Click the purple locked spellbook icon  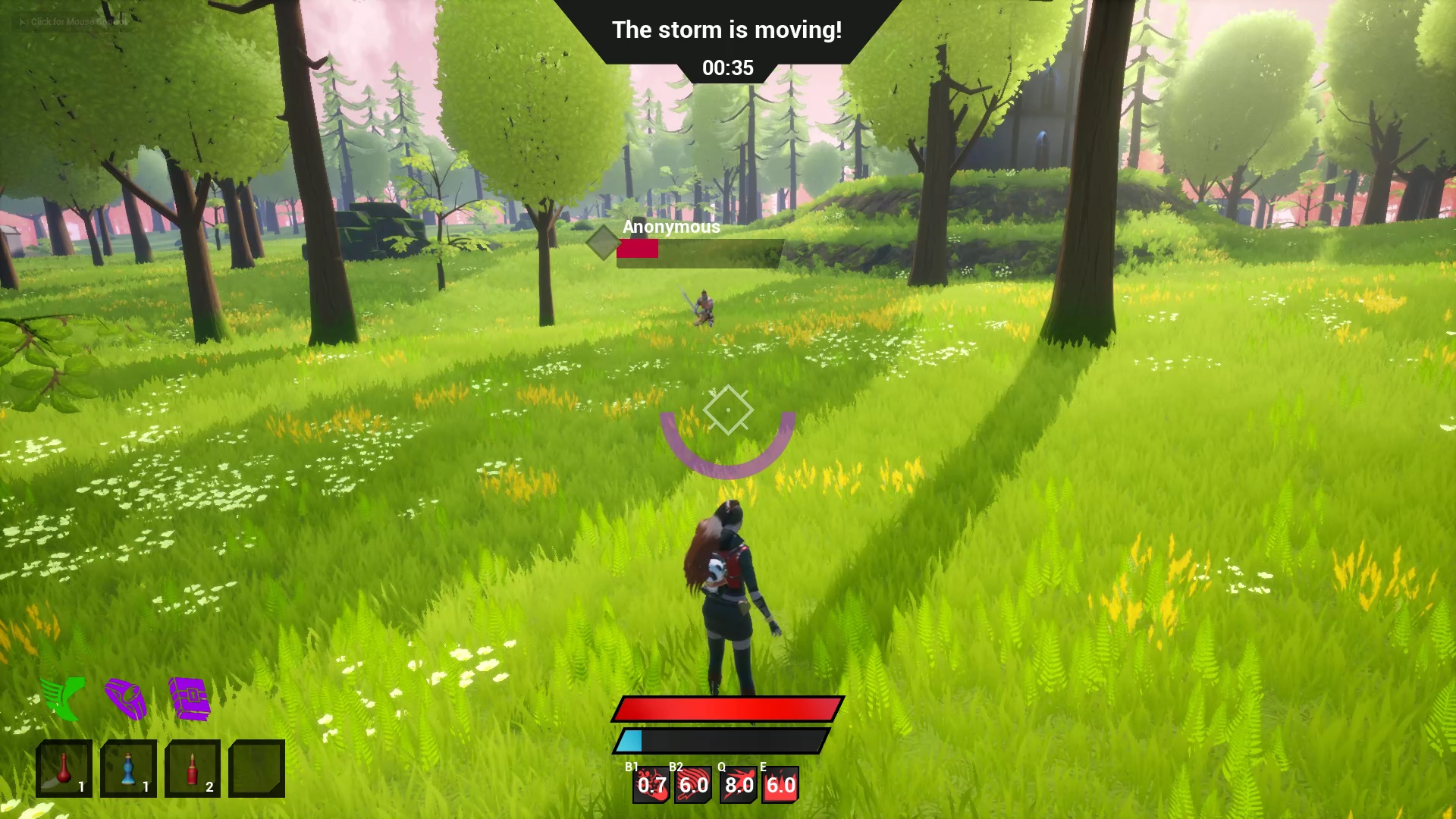coord(189,698)
